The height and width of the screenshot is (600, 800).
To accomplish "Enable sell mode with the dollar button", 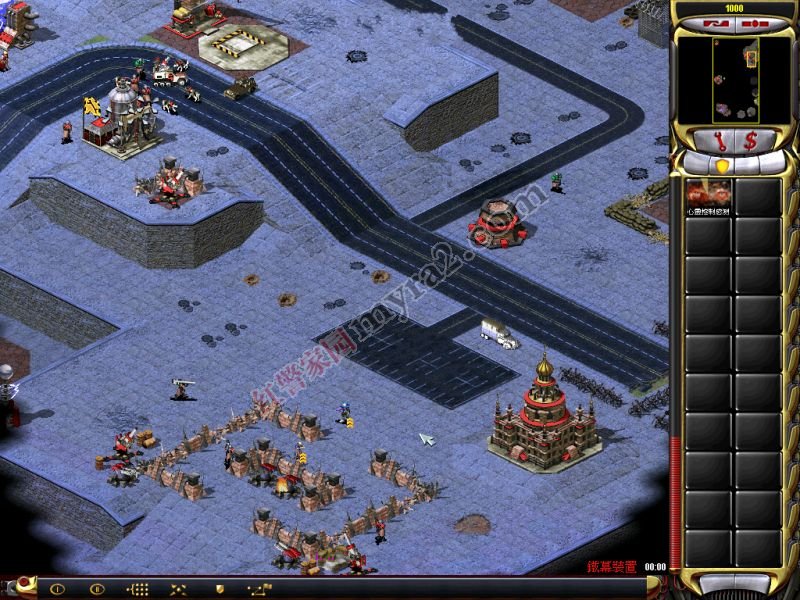I will click(750, 140).
